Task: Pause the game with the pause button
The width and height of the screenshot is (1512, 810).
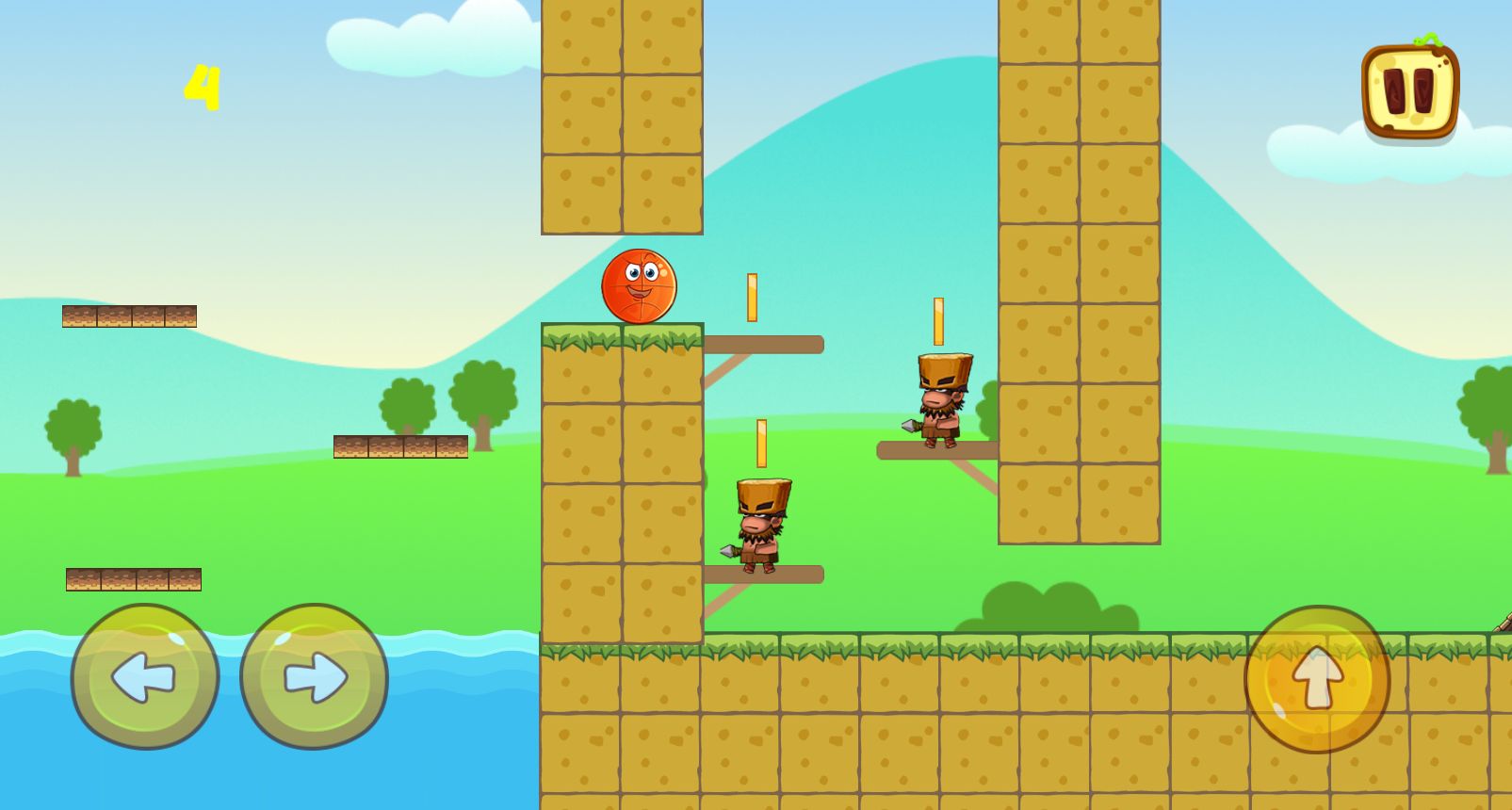Action: coord(1409,91)
